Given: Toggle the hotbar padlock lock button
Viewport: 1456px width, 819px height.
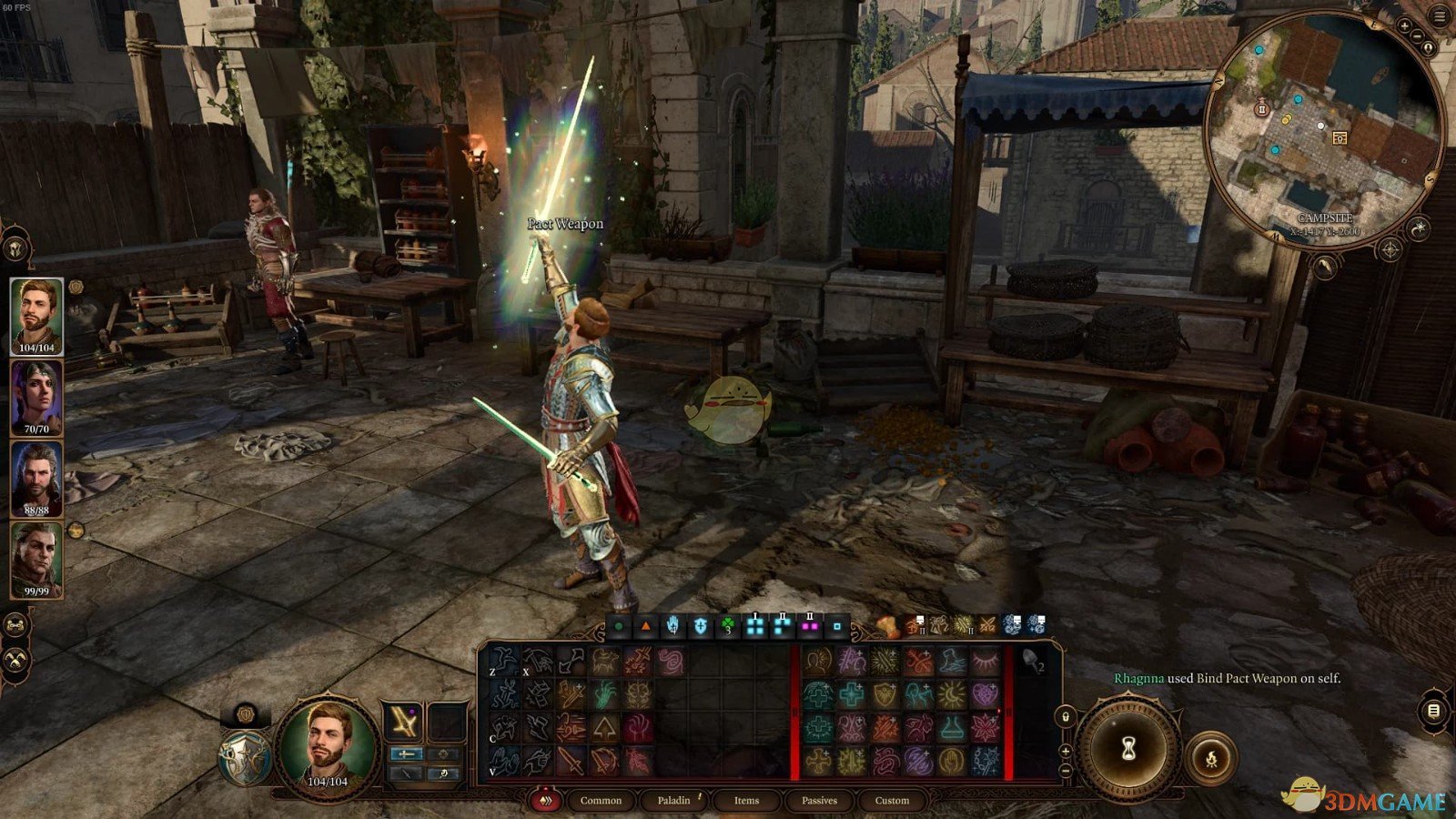Looking at the screenshot, I should click(1066, 717).
